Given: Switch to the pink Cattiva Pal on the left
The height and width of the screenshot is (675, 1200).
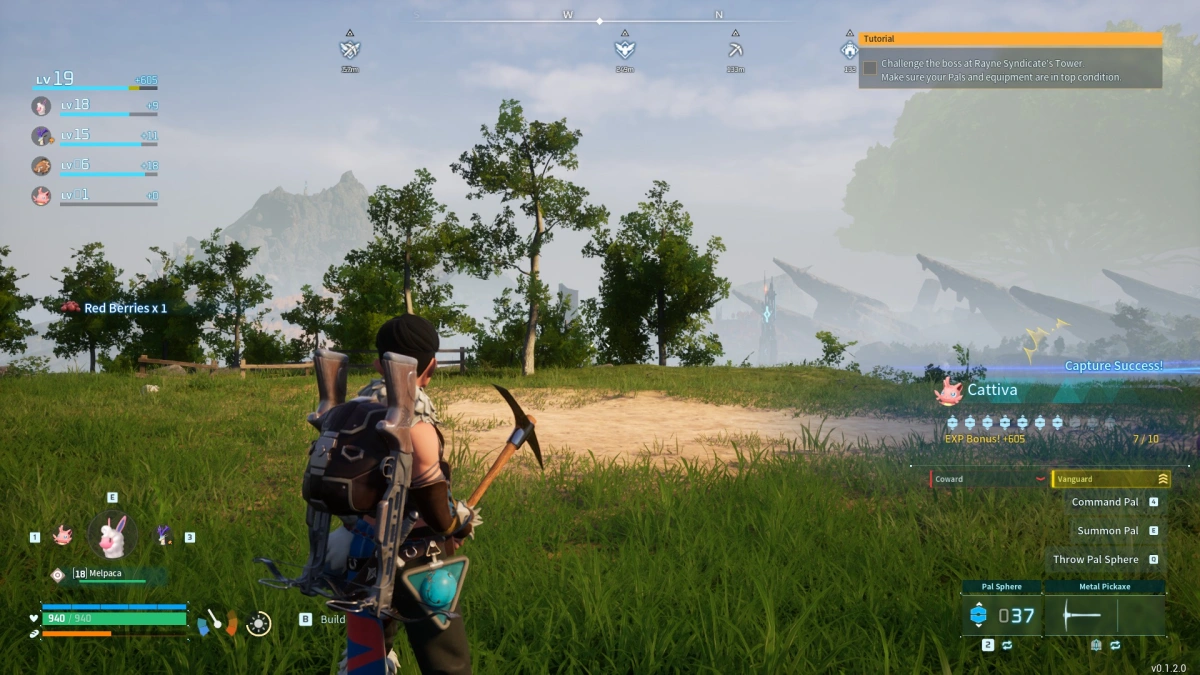Looking at the screenshot, I should click(x=62, y=536).
